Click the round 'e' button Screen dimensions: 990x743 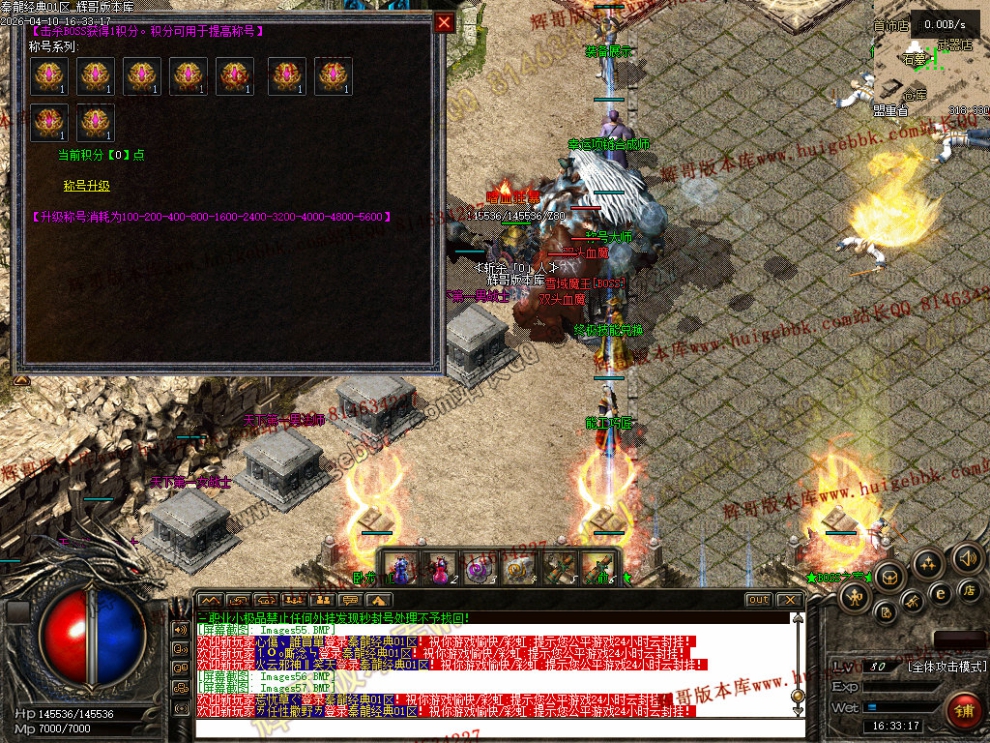pyautogui.click(x=940, y=592)
